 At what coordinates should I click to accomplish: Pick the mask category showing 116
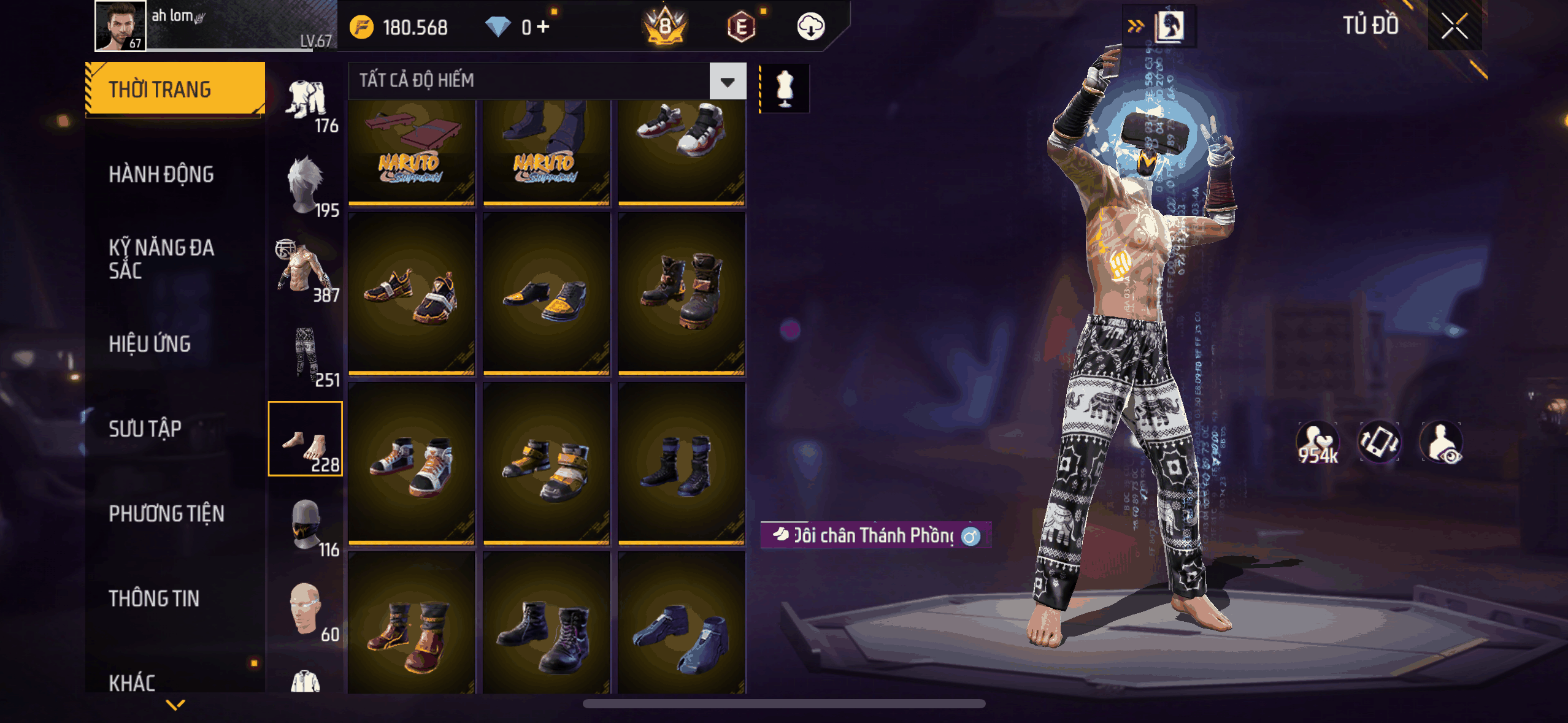[x=306, y=526]
